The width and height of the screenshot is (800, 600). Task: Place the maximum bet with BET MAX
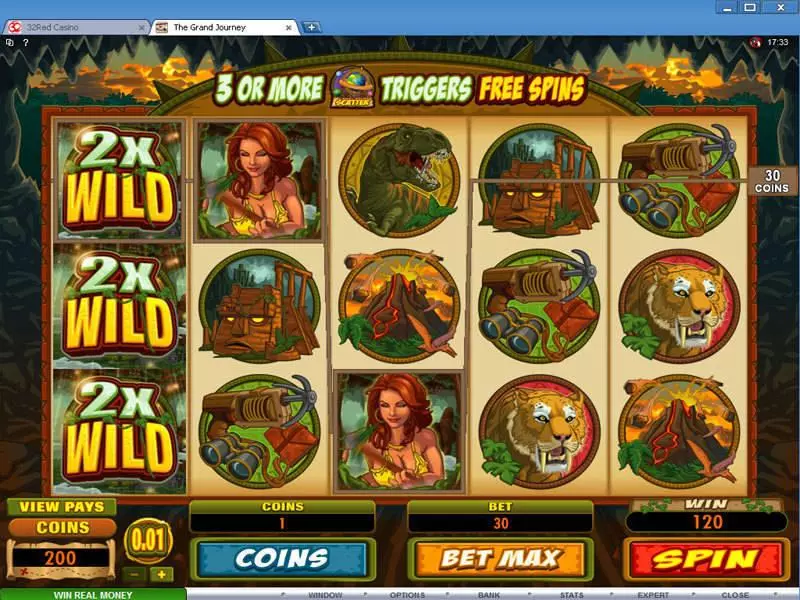click(498, 559)
